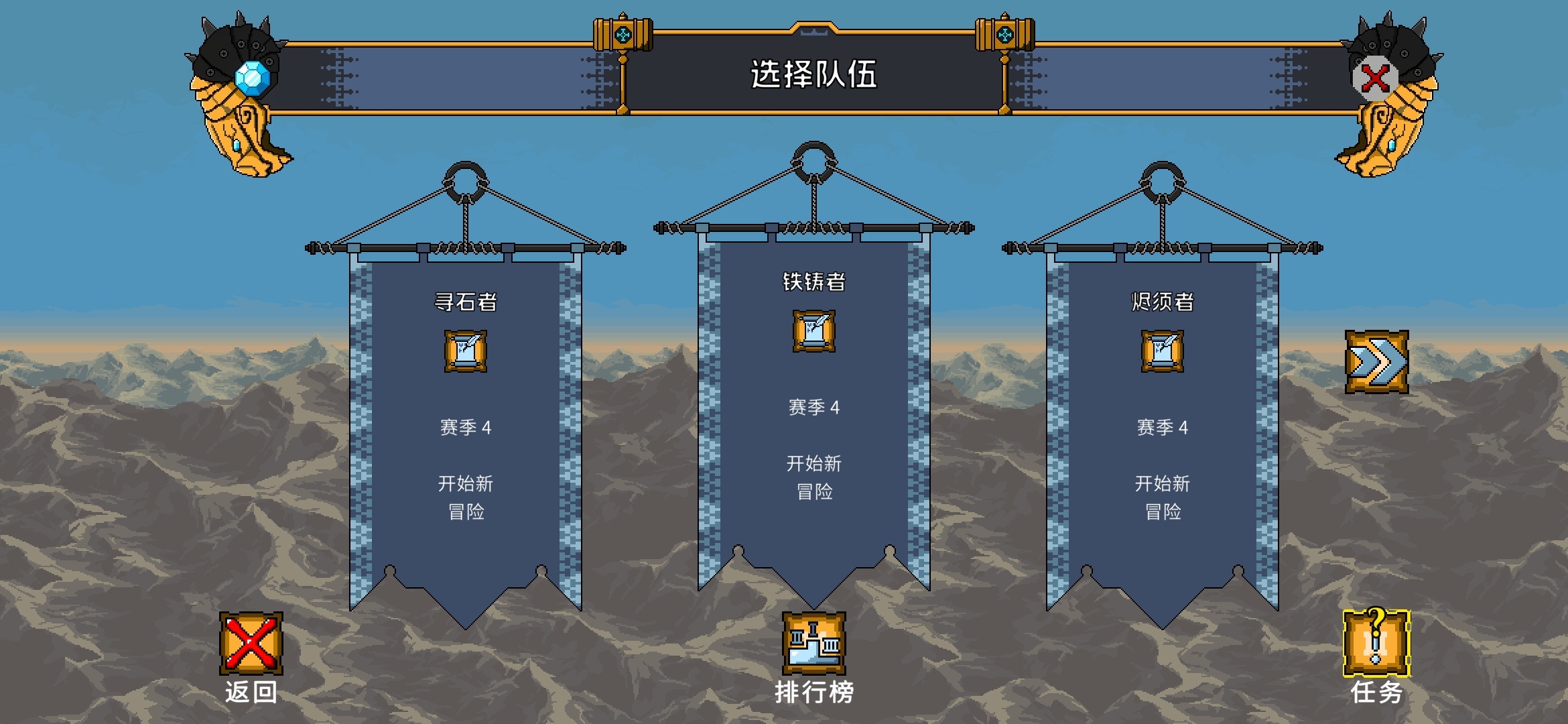Start new adventure under 铁铸者 via 开始新冒险
Viewport: 1568px width, 724px height.
pos(813,476)
